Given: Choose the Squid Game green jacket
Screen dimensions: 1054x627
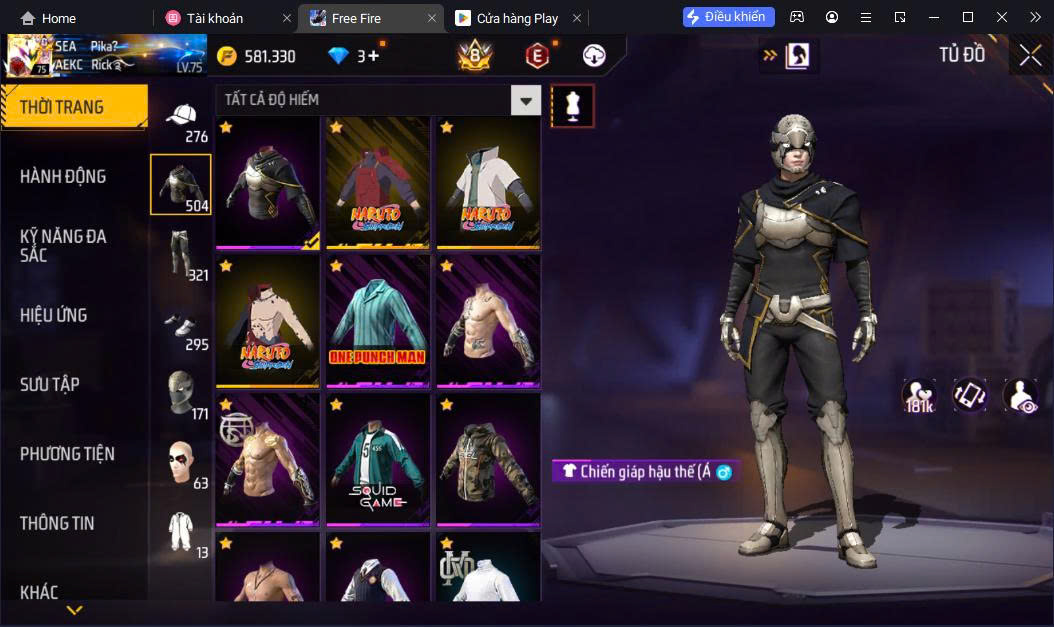Looking at the screenshot, I should [x=378, y=459].
